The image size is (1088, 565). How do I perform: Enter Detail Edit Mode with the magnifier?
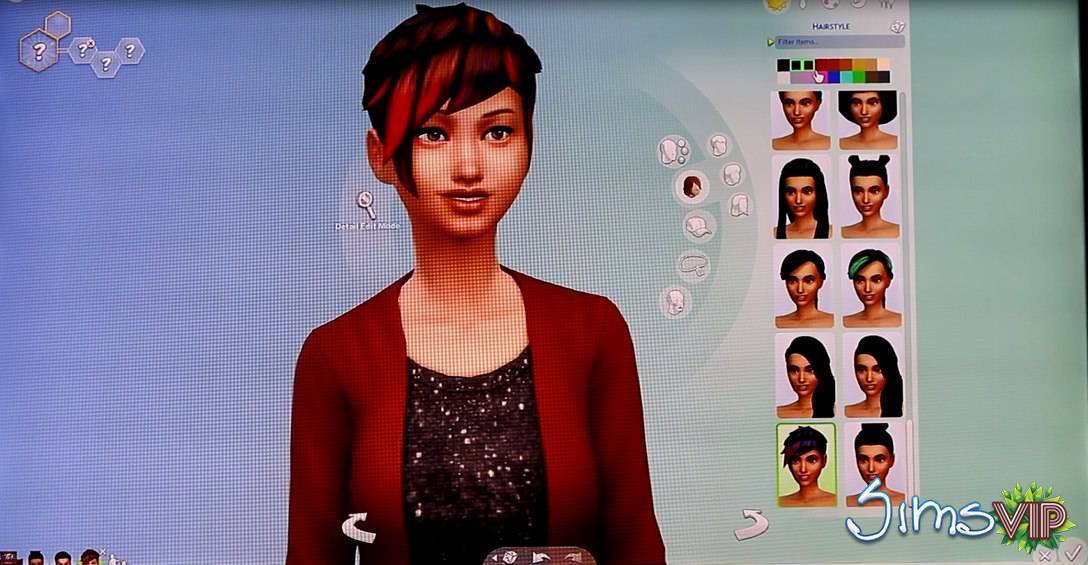pos(368,205)
